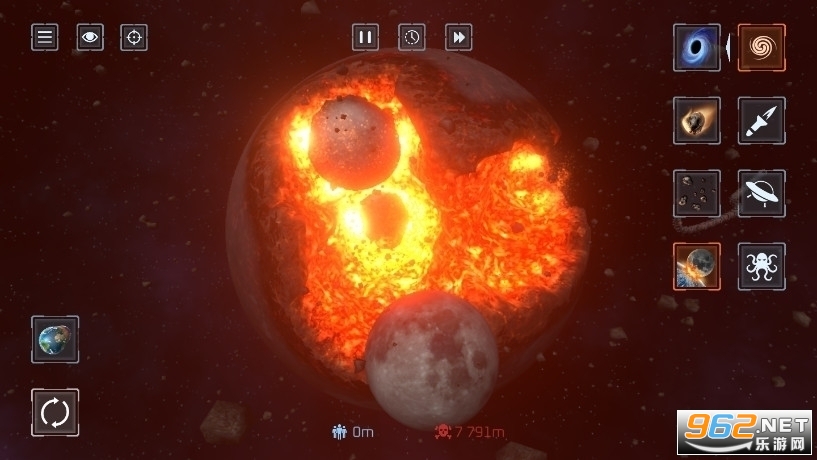The width and height of the screenshot is (817, 460).
Task: Fast forward the simulation
Action: click(458, 38)
